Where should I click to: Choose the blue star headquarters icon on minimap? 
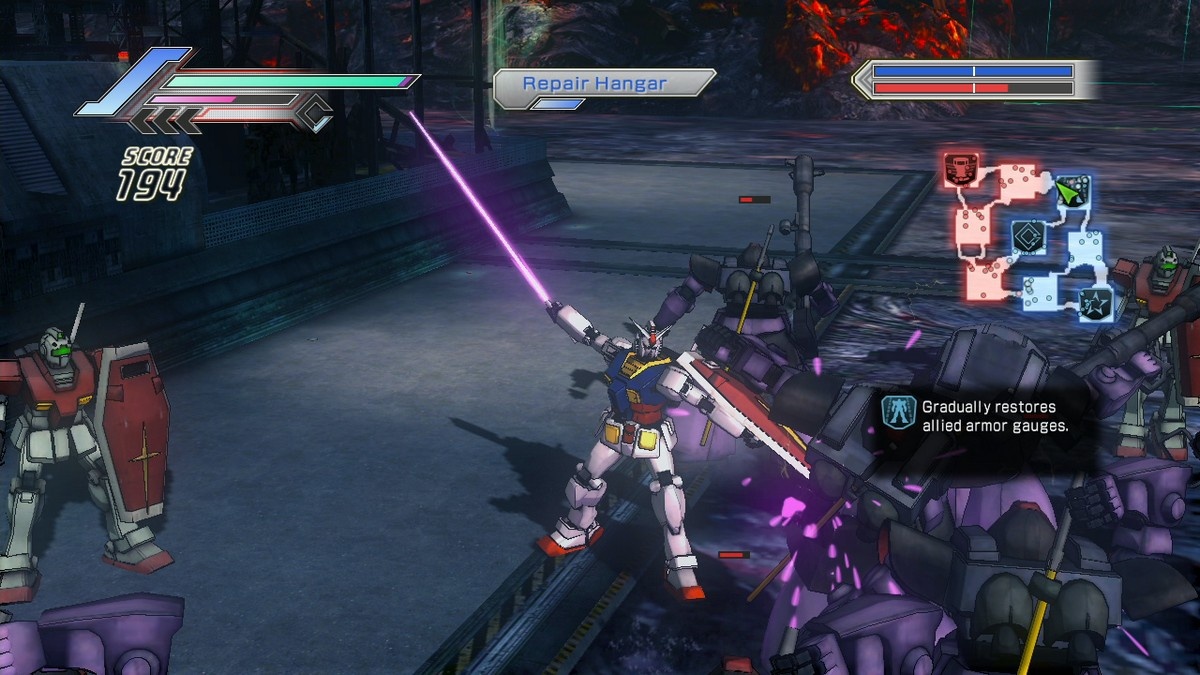(x=1095, y=301)
